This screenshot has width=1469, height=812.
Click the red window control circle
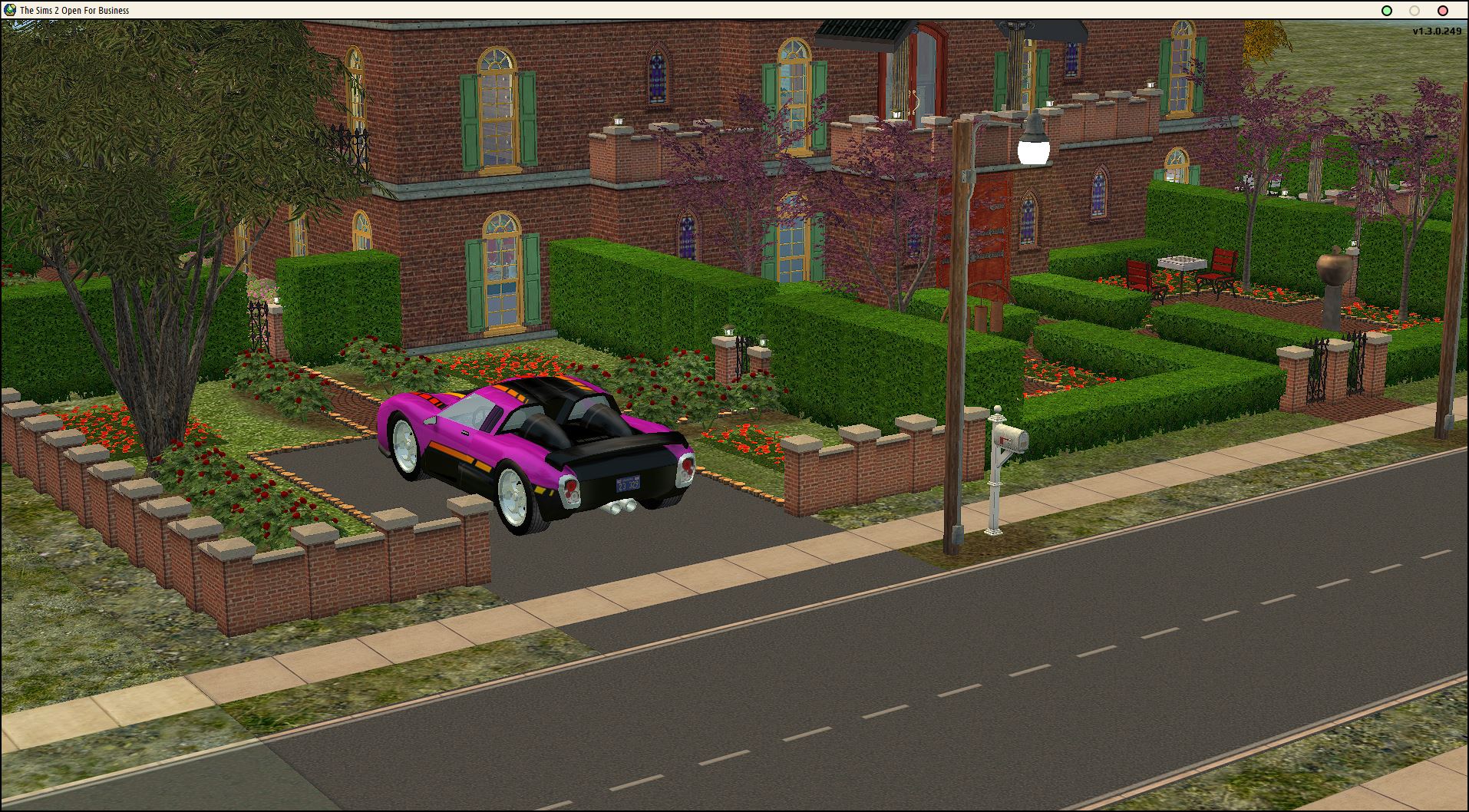[1442, 12]
